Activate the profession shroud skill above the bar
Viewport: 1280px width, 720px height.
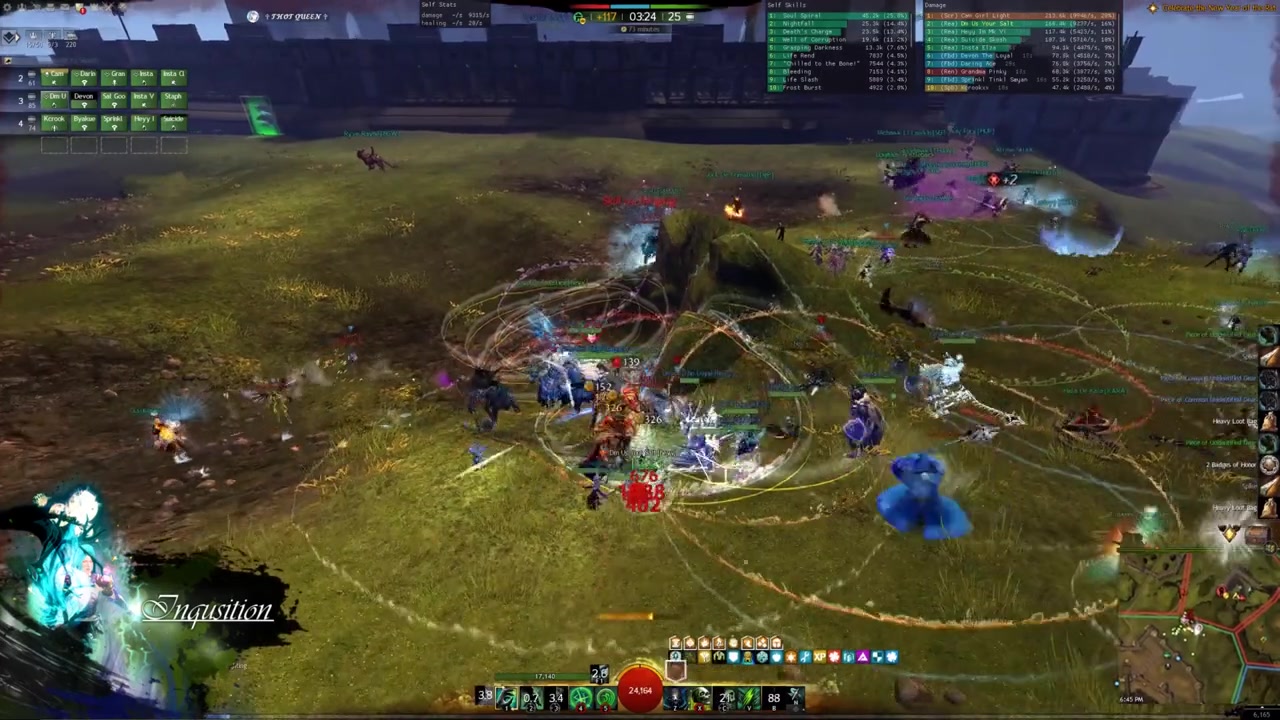[x=599, y=674]
